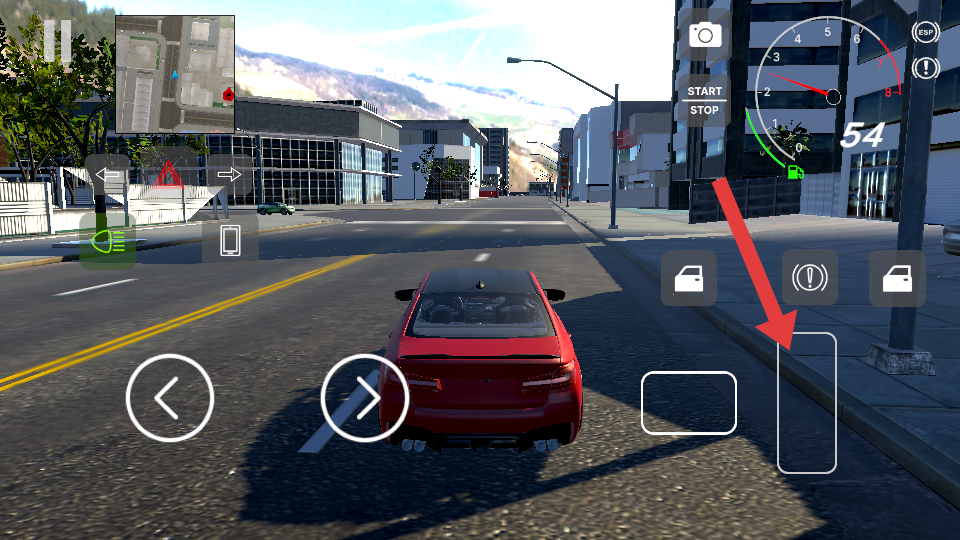Toggle the ESP stability control icon
This screenshot has width=960, height=540.
pos(926,32)
